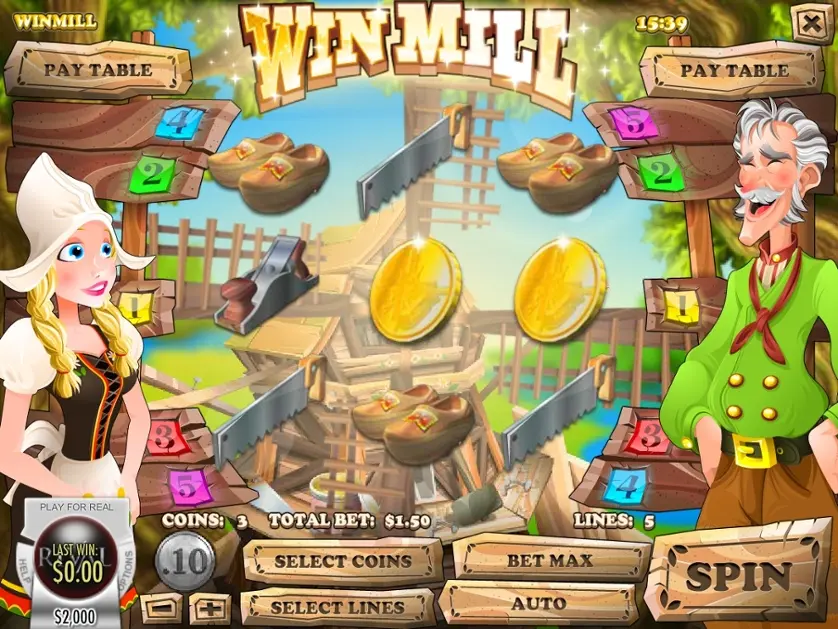Open the Pay Table sign above the old man

734,70
